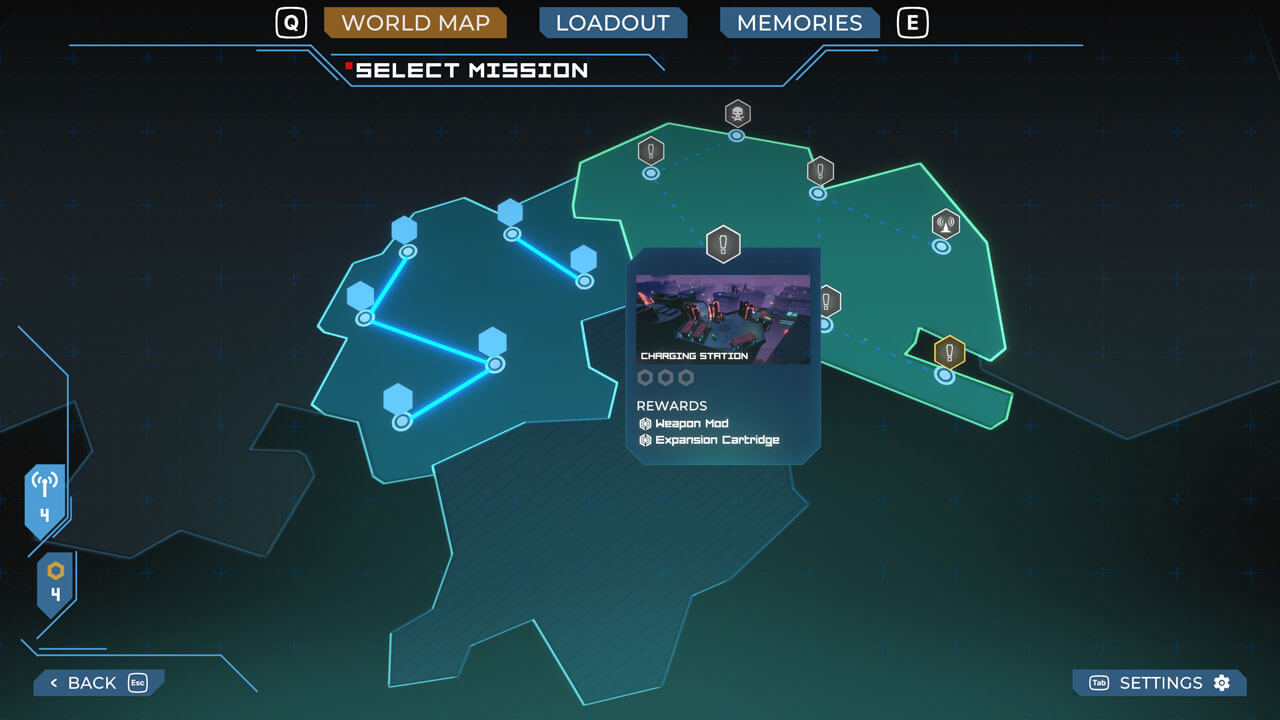Open the Settings menu
Image resolution: width=1280 pixels, height=720 pixels.
[1160, 683]
